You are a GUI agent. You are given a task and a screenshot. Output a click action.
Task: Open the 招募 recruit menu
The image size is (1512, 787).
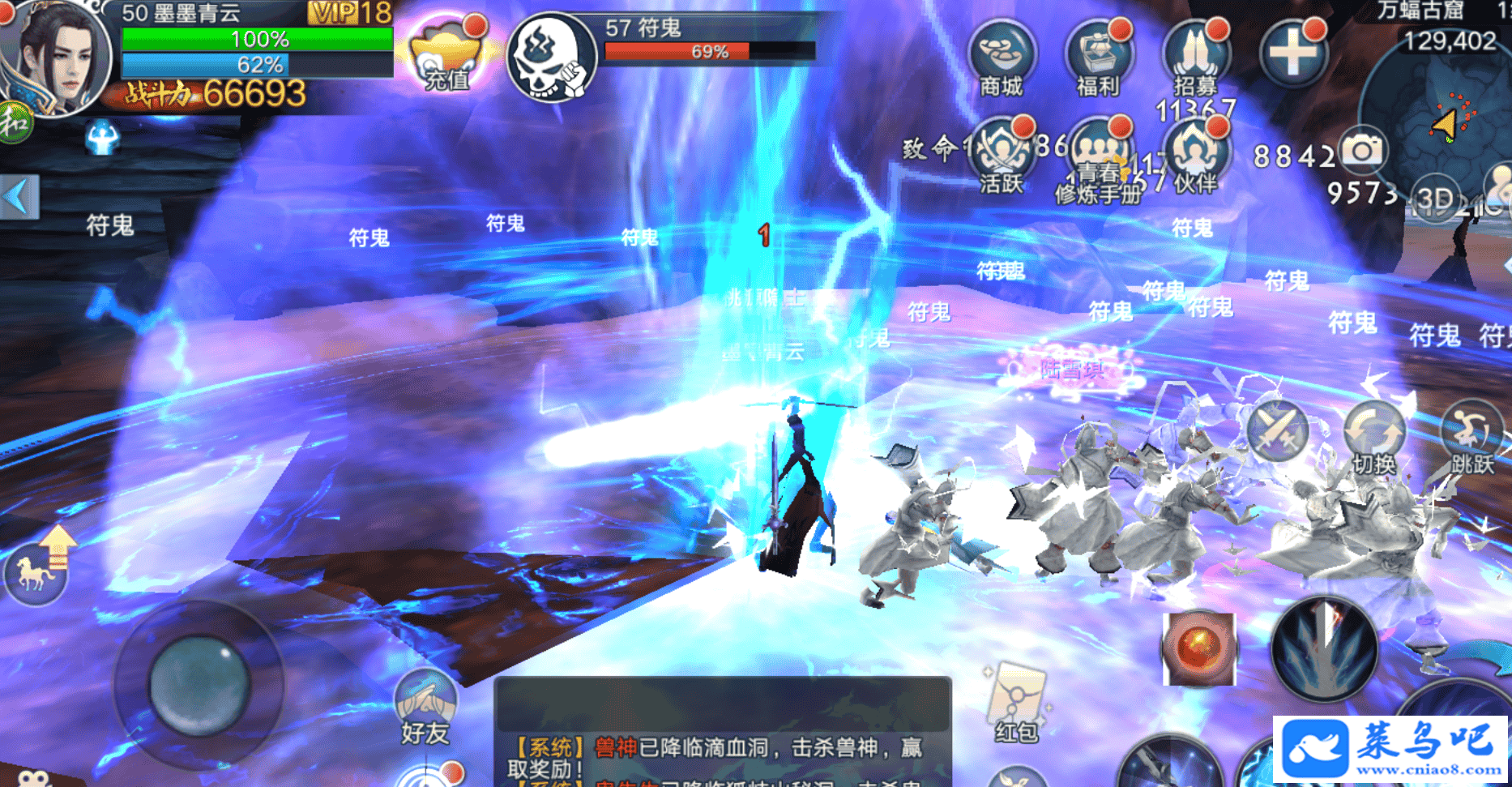tap(1196, 57)
